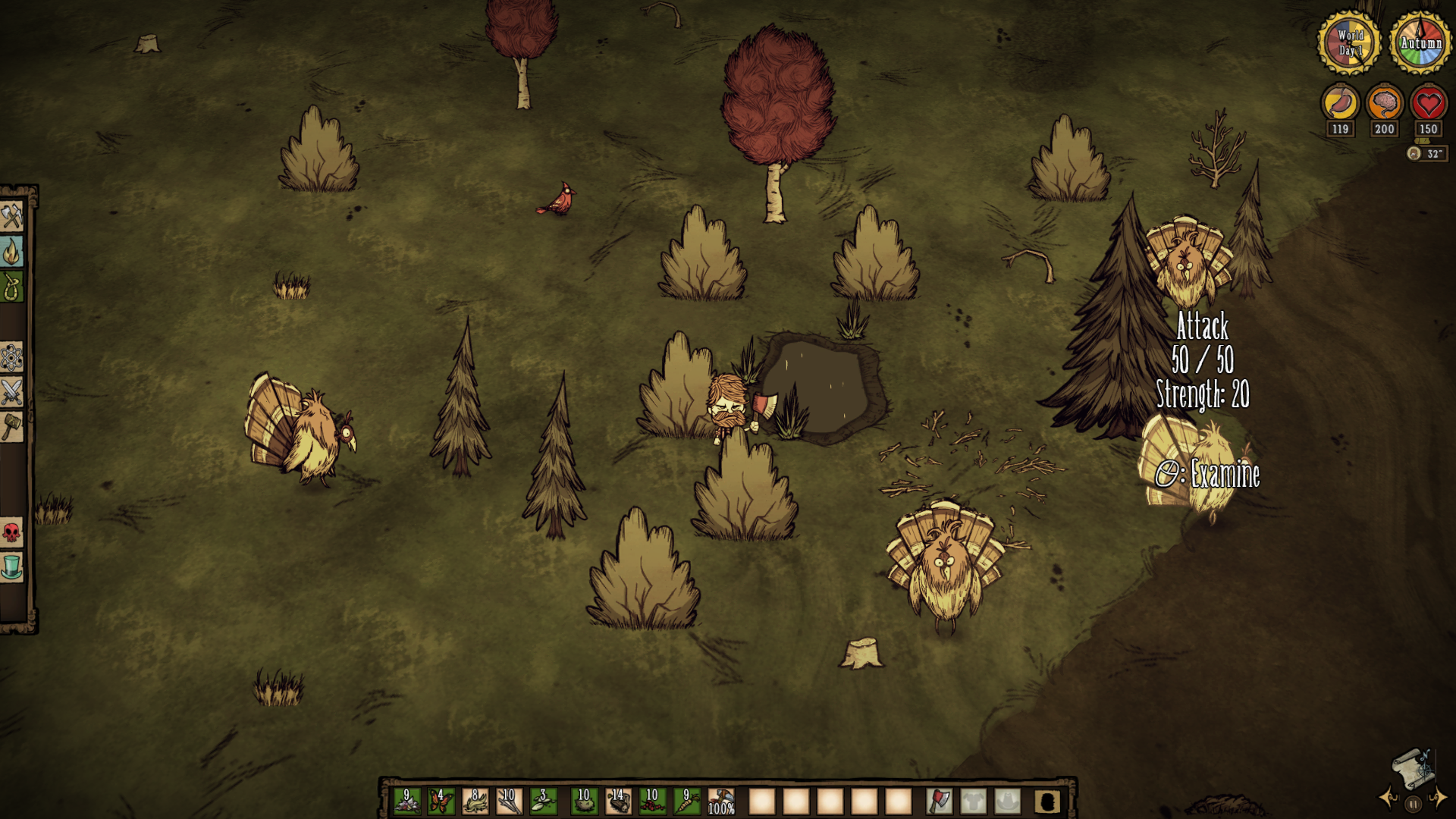This screenshot has width=1456, height=819.
Task: Open the map scroll
Action: click(x=1412, y=767)
